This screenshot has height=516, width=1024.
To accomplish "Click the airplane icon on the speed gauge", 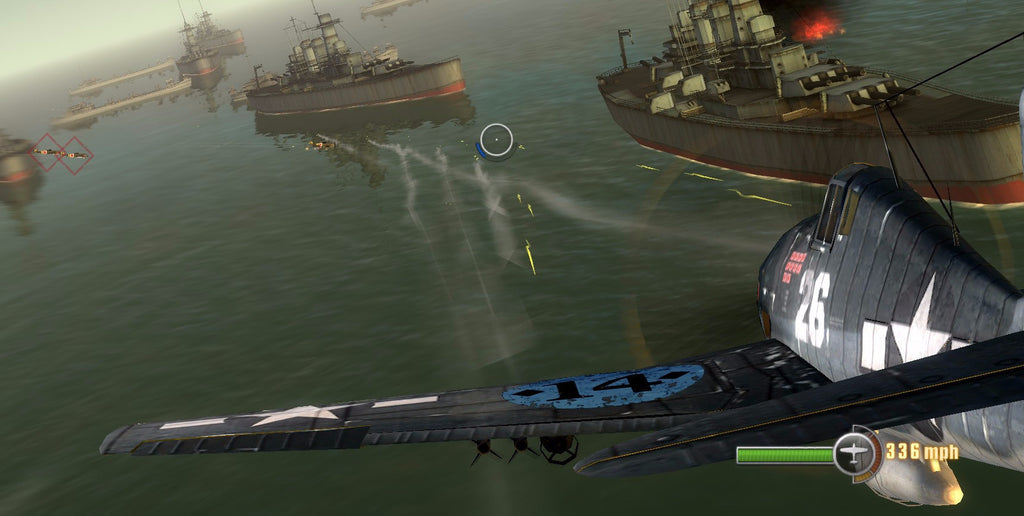I will click(856, 453).
